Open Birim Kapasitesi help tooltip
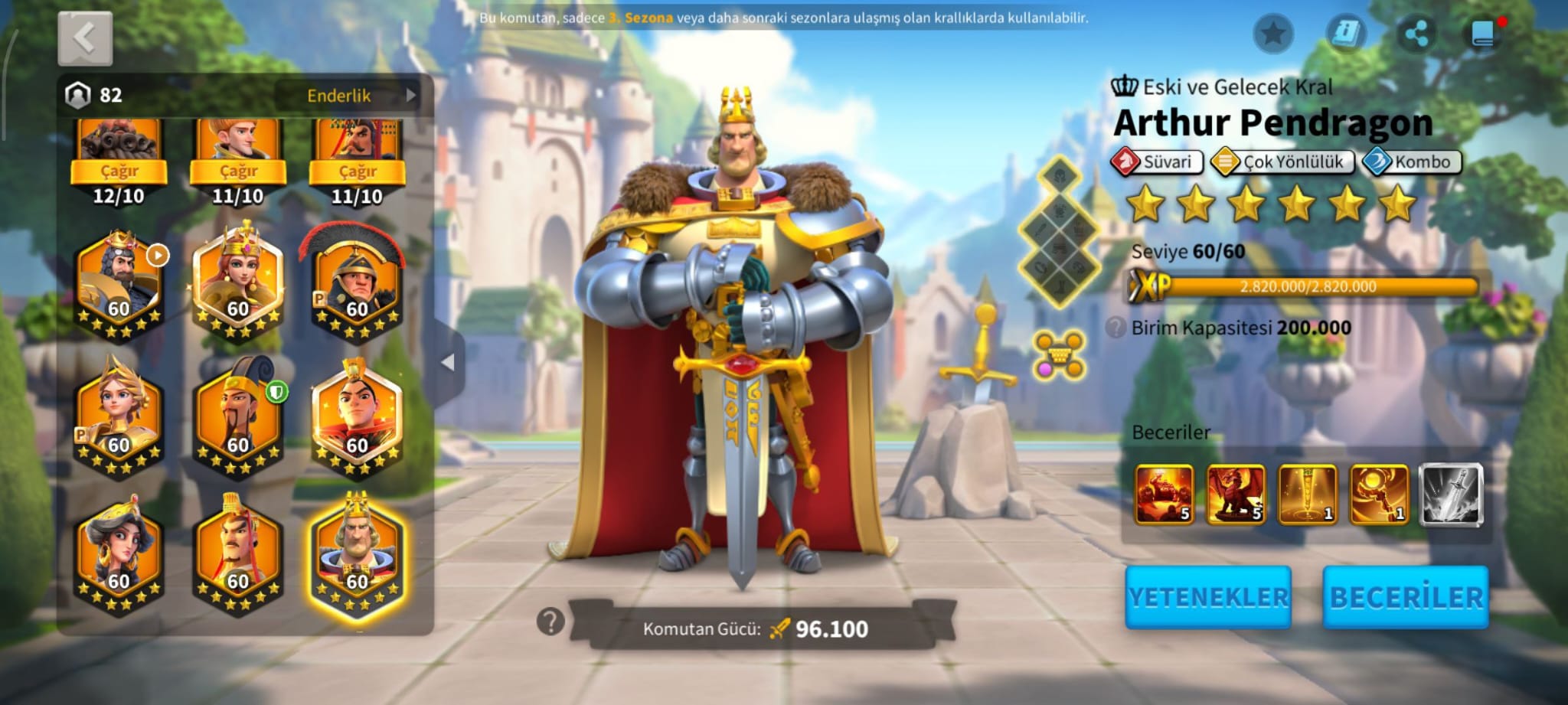1568x705 pixels. 1116,328
